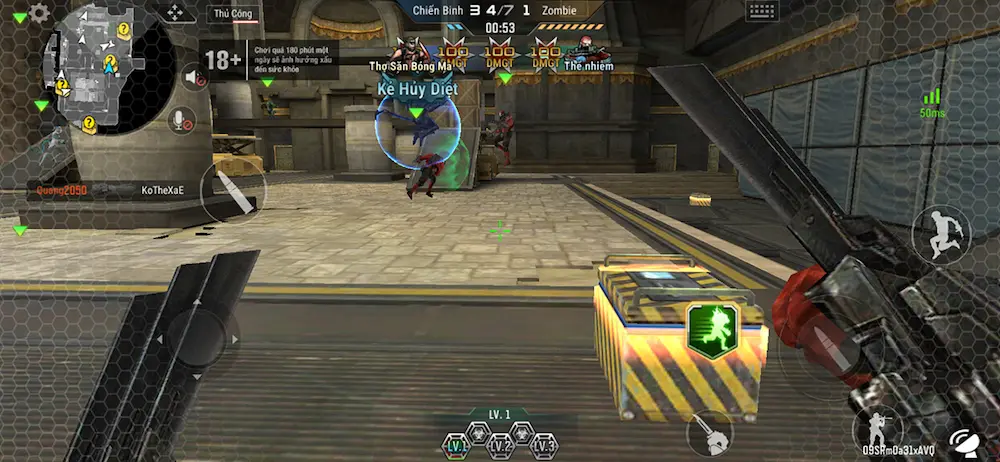The height and width of the screenshot is (462, 1000).
Task: Select the LV.2 evolution badge
Action: pos(500,445)
